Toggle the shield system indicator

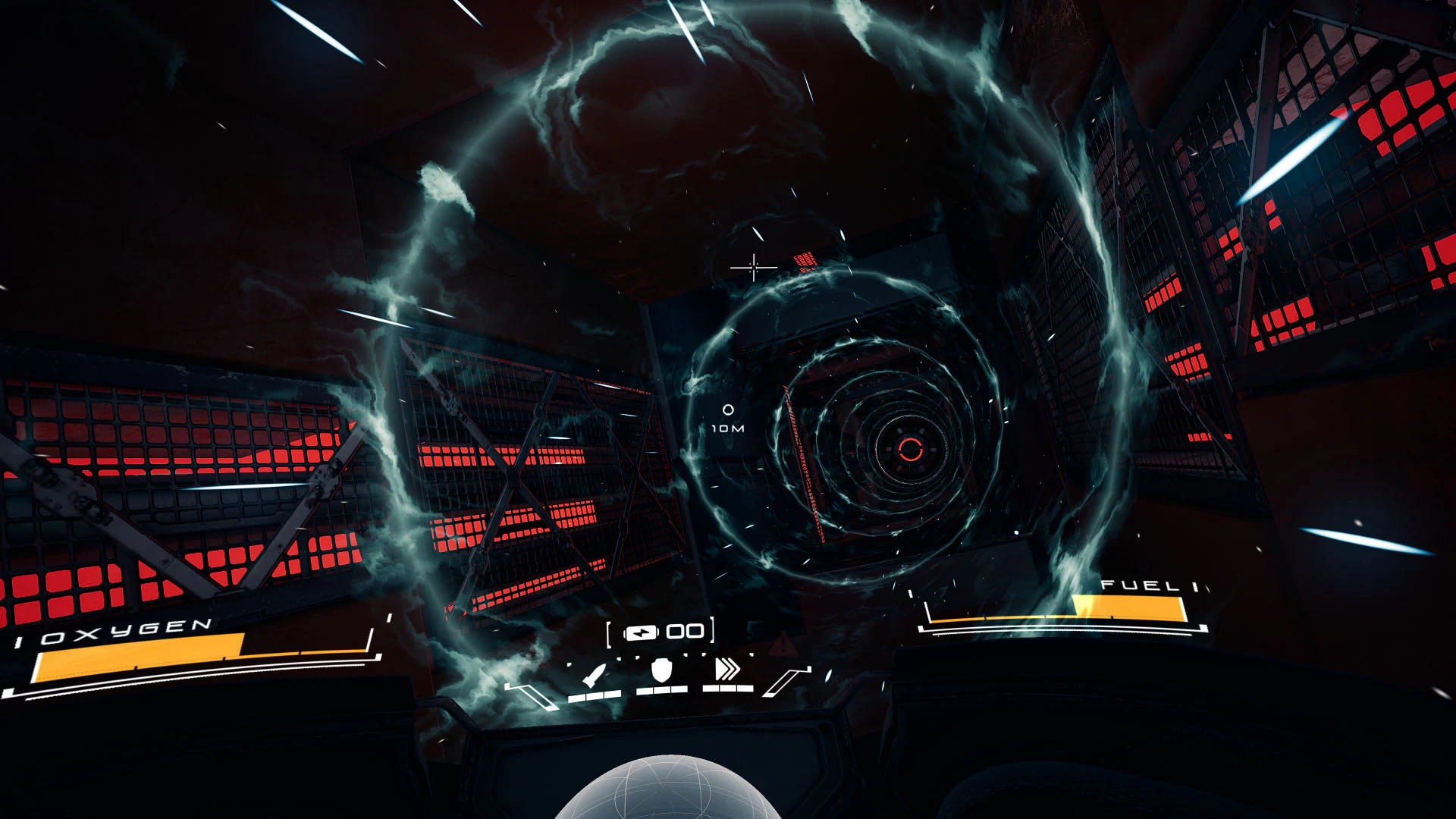pyautogui.click(x=661, y=671)
